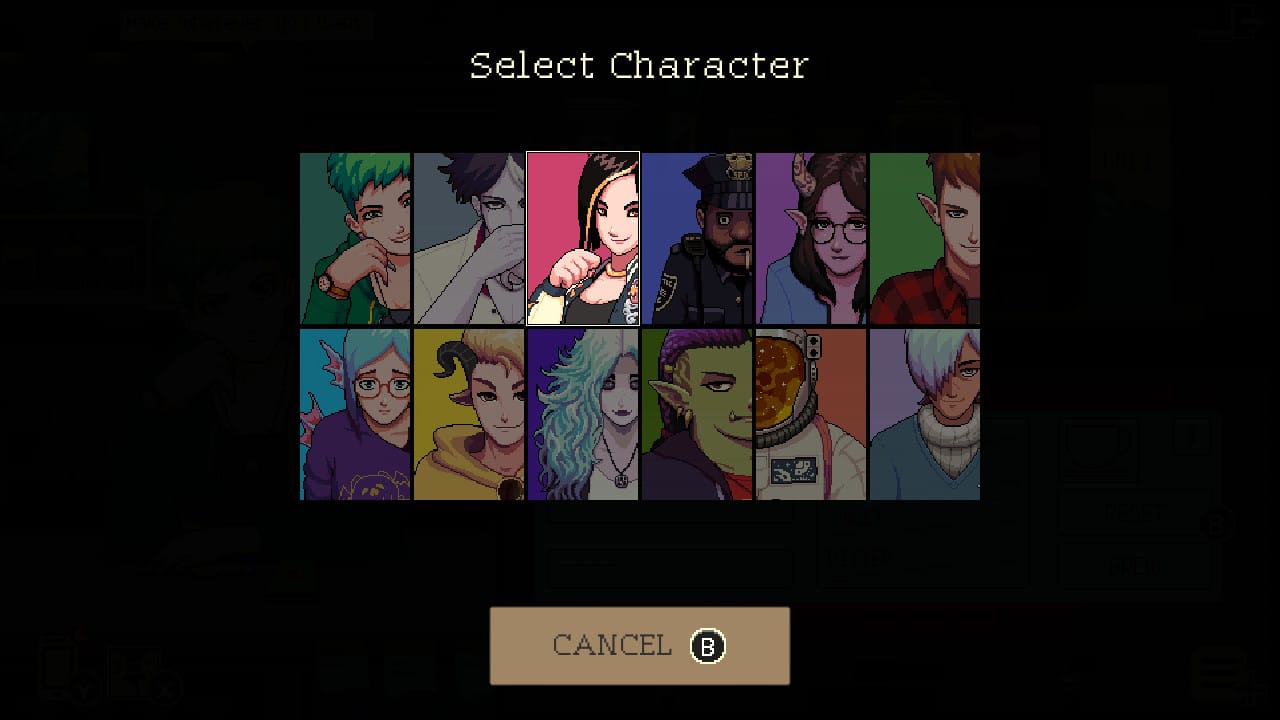Image resolution: width=1280 pixels, height=720 pixels.
Task: Select the police officer portrait
Action: click(697, 238)
